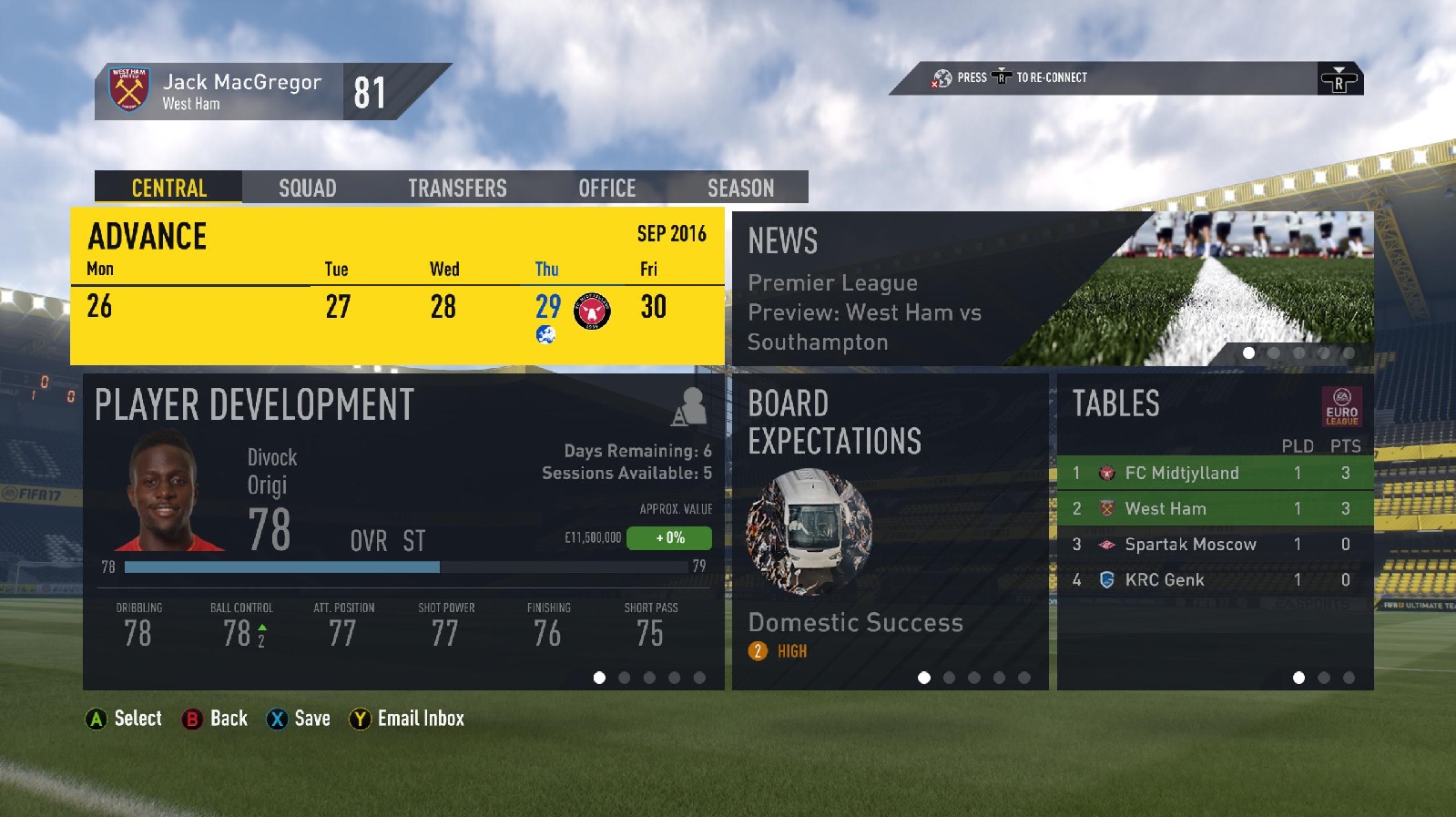Select the West Ham table row
Viewport: 1456px width, 817px height.
1215,508
